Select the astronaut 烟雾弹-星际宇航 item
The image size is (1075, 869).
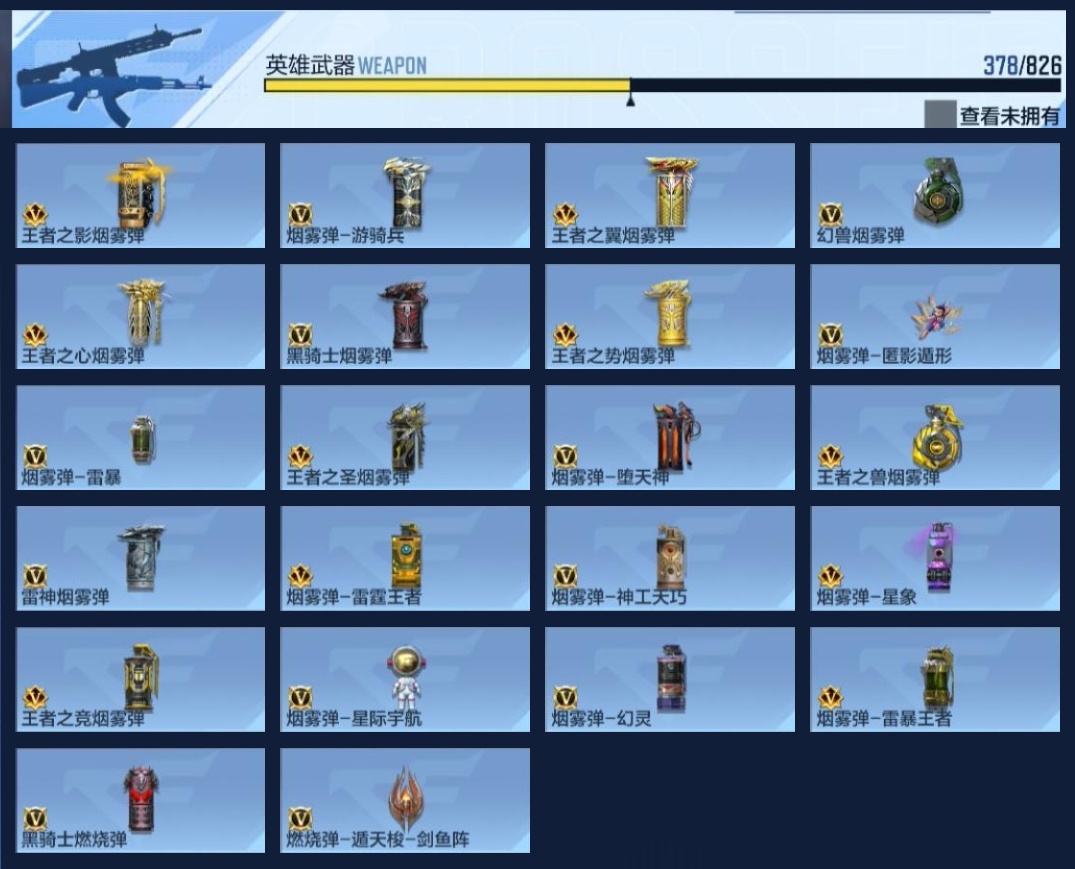(x=405, y=679)
